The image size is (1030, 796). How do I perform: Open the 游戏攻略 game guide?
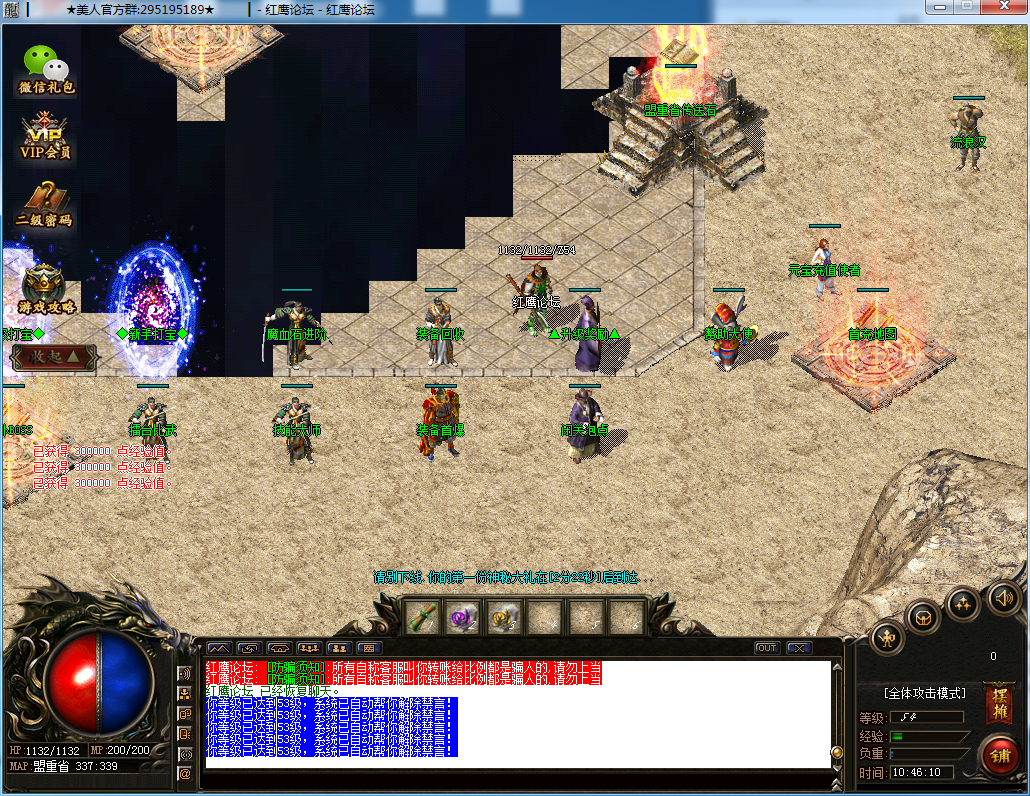[x=46, y=288]
